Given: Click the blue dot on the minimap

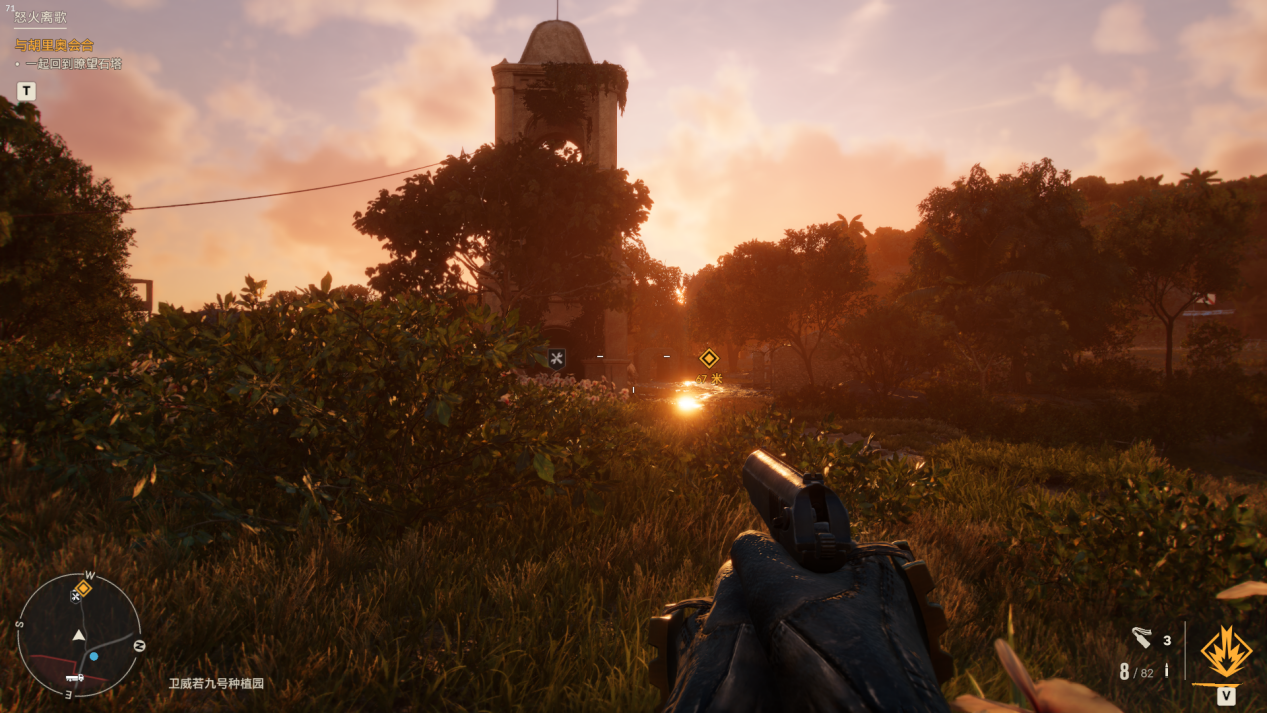Looking at the screenshot, I should tap(94, 656).
